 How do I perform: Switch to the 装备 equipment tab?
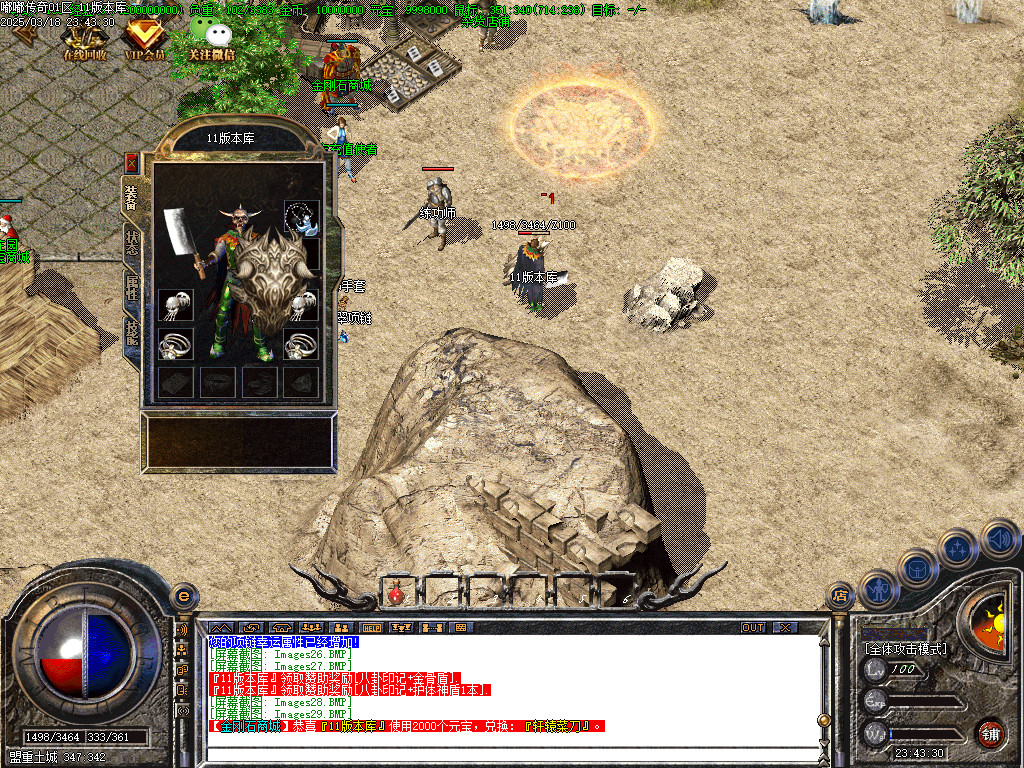point(131,198)
